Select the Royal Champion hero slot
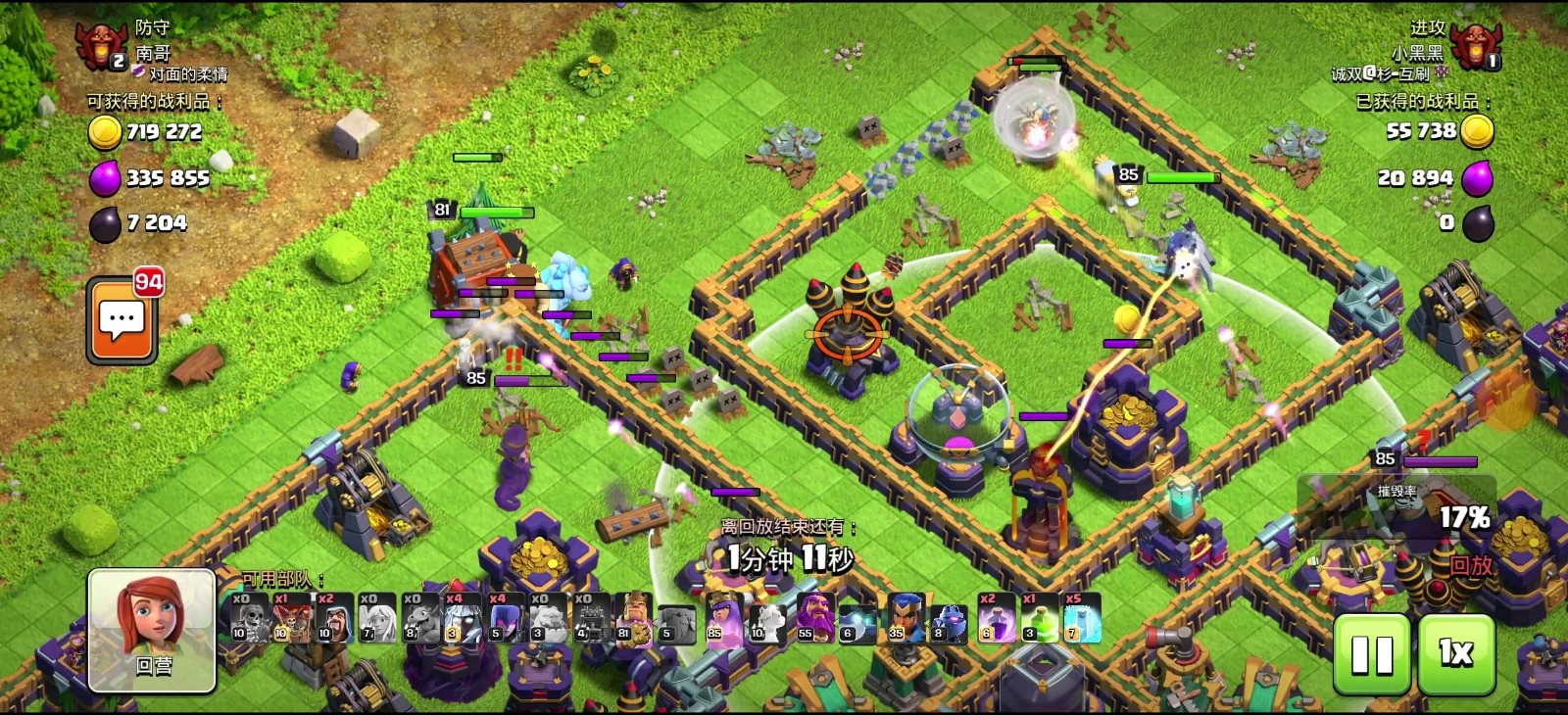The height and width of the screenshot is (715, 1568). 905,618
